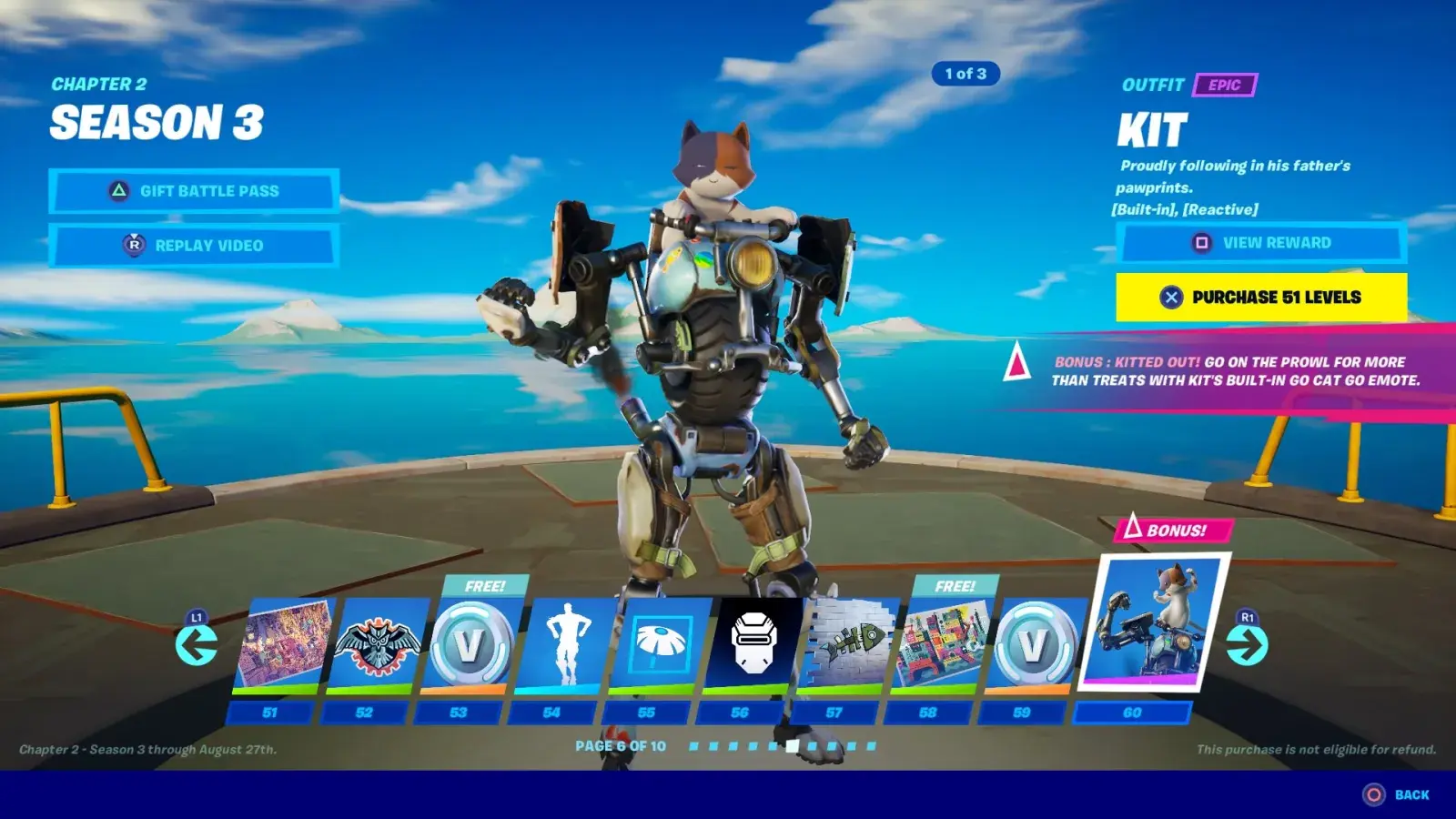Open the EPIC rarity label on the outfit
Screen dimensions: 1456x819
click(x=1225, y=86)
